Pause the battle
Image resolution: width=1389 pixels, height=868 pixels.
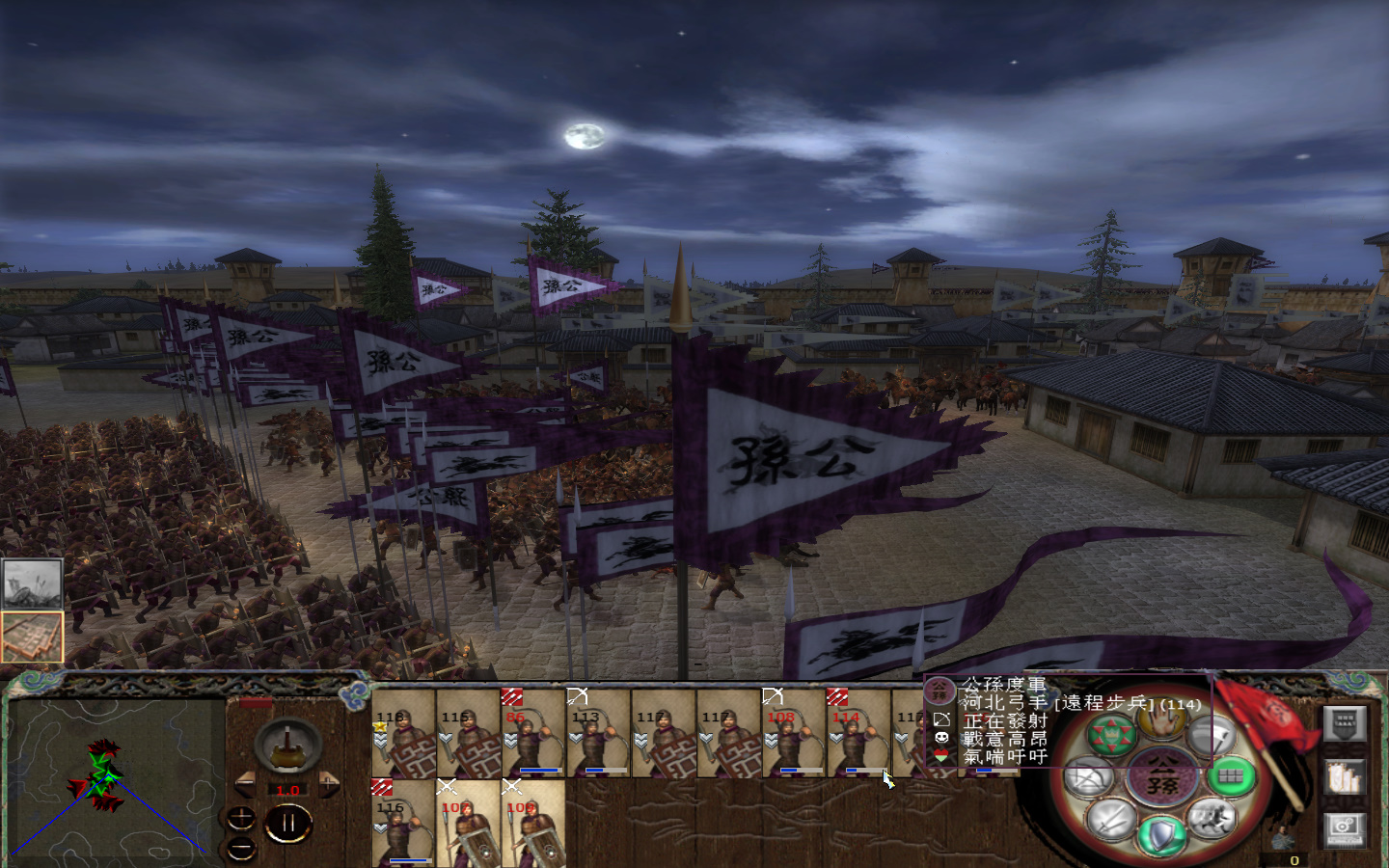click(x=289, y=820)
